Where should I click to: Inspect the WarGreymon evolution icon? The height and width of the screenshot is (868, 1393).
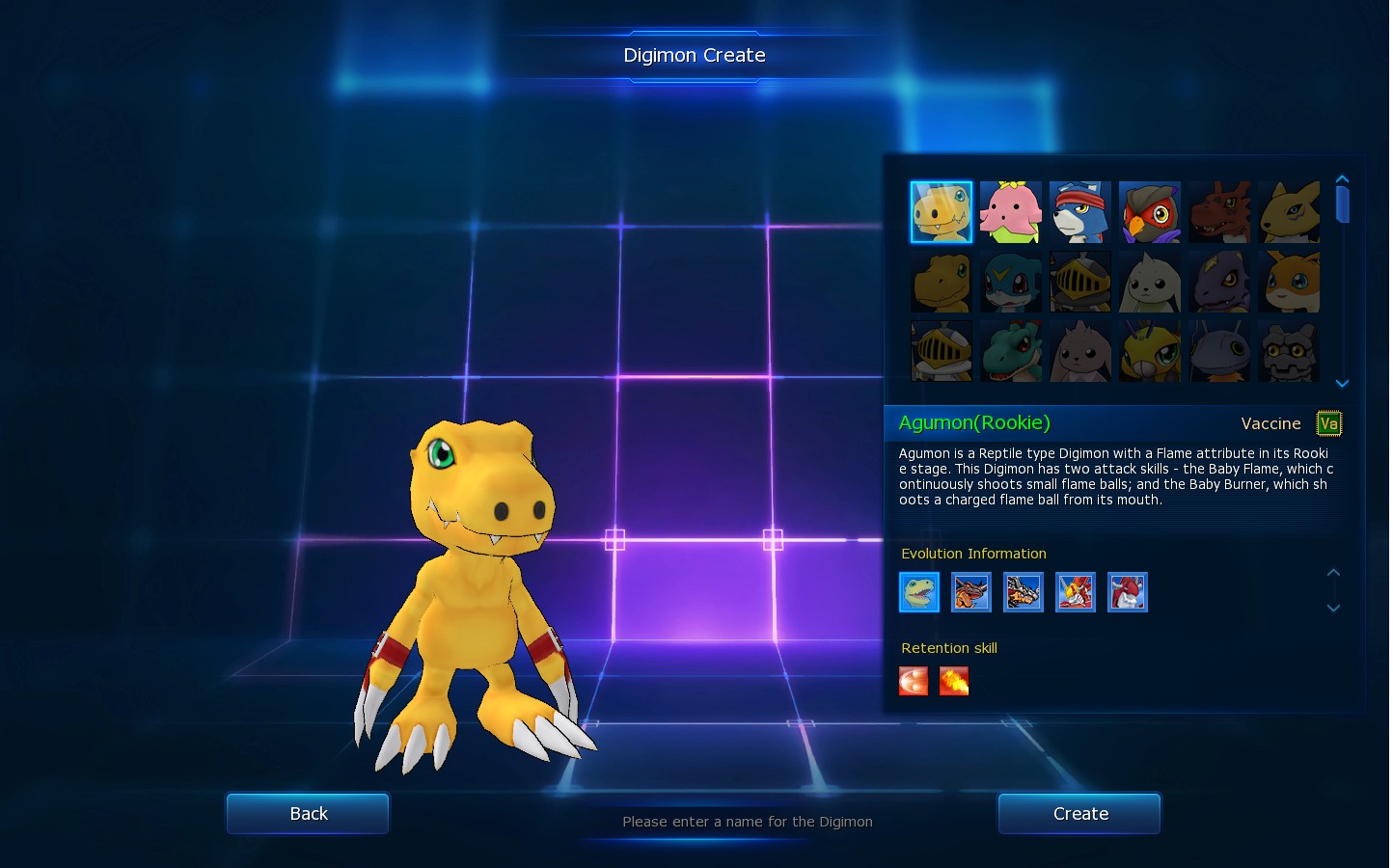(x=1075, y=592)
